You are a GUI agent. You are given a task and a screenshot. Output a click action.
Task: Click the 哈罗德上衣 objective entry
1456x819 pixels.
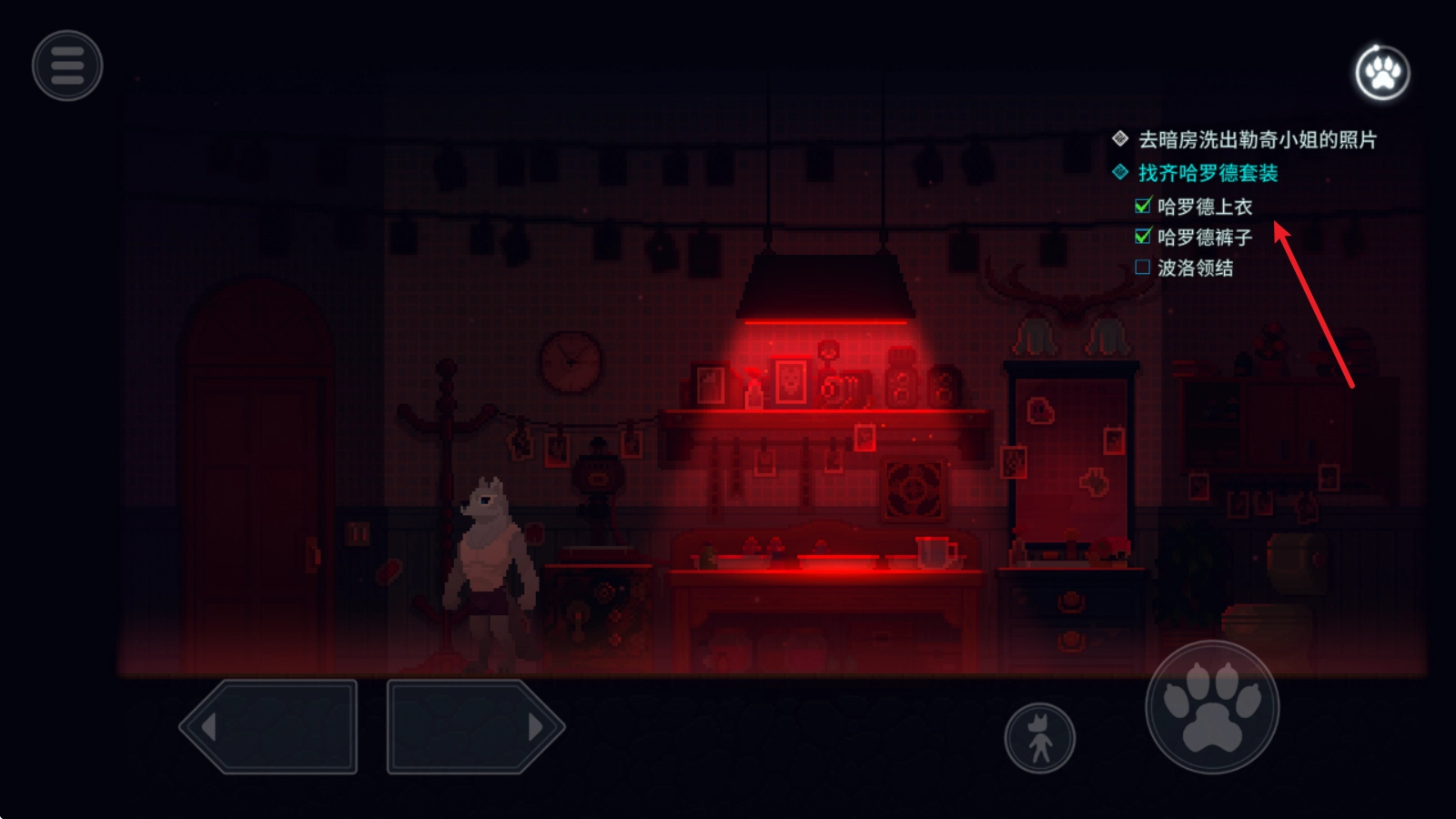[1204, 207]
